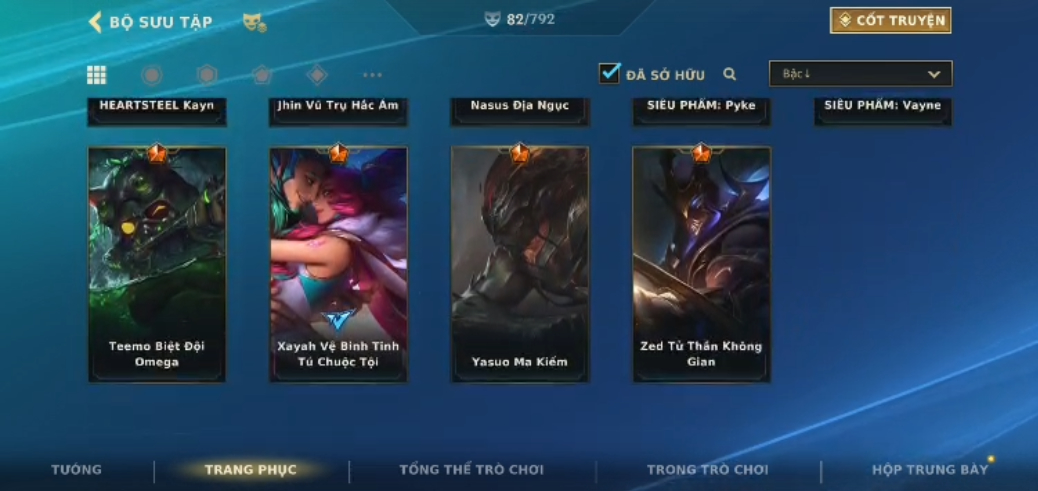The height and width of the screenshot is (491, 1038).
Task: Choose Xayah Vệ Binh Tinh Tú Chuộc Tội
Action: pos(338,265)
